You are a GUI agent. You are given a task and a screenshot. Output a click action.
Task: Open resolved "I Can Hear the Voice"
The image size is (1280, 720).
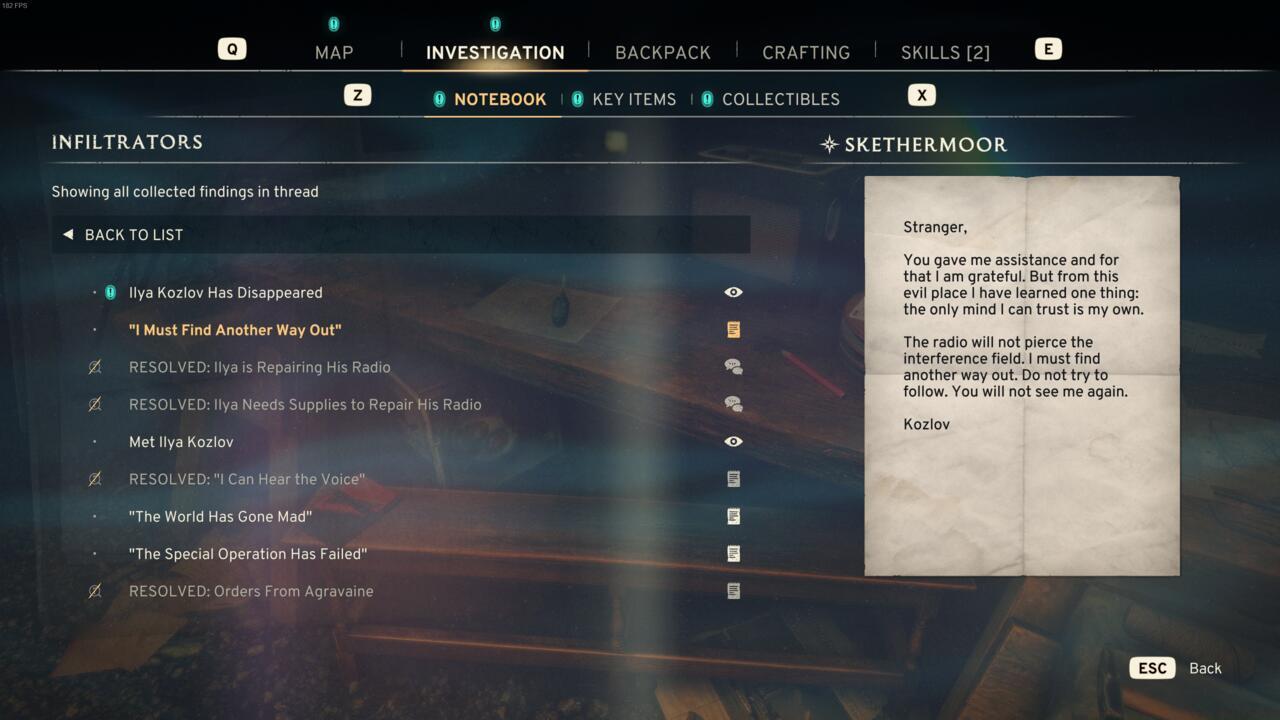[246, 479]
